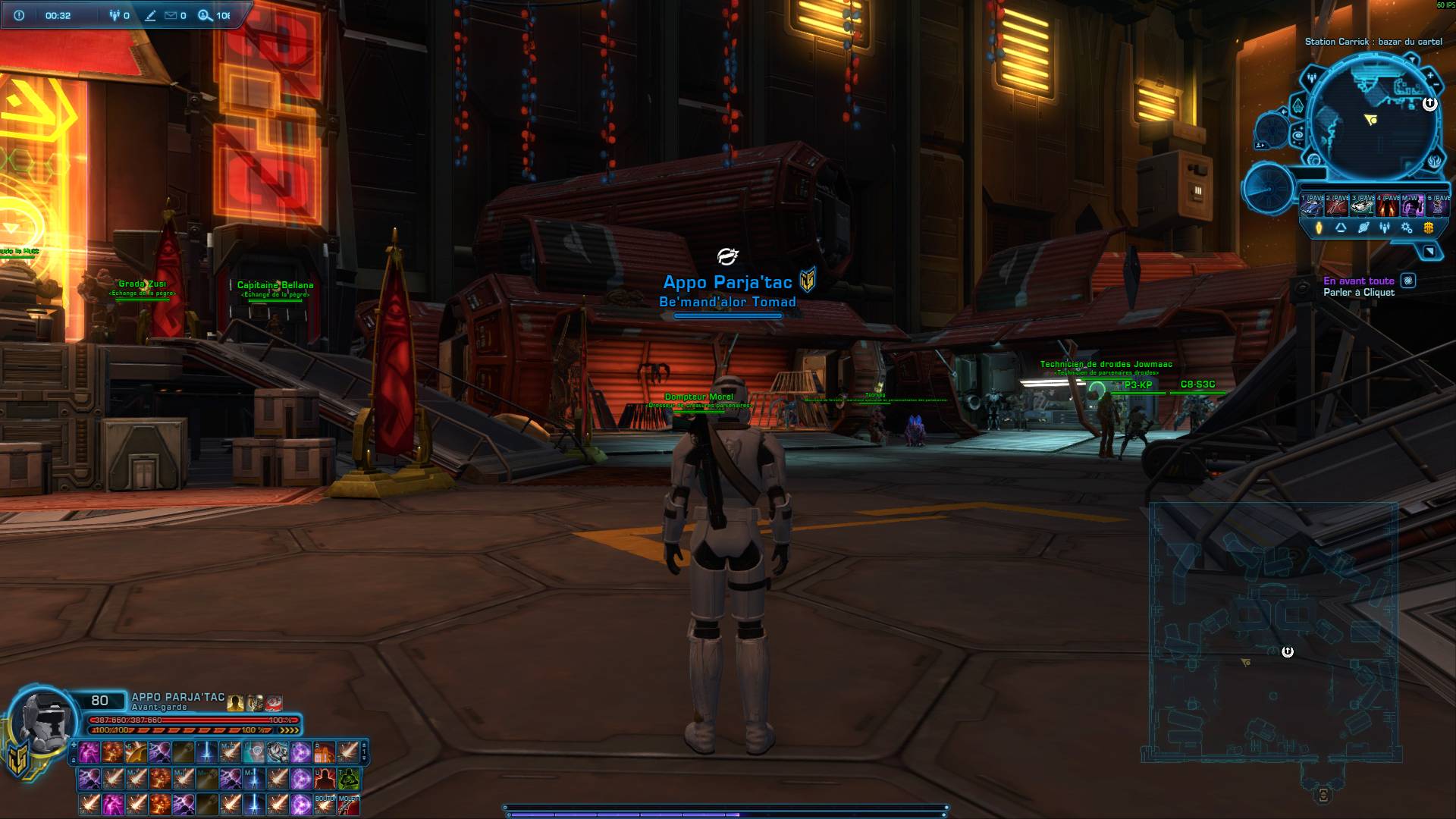1456x819 pixels.
Task: Open player search with the magnifying glass icon
Action: click(x=202, y=14)
